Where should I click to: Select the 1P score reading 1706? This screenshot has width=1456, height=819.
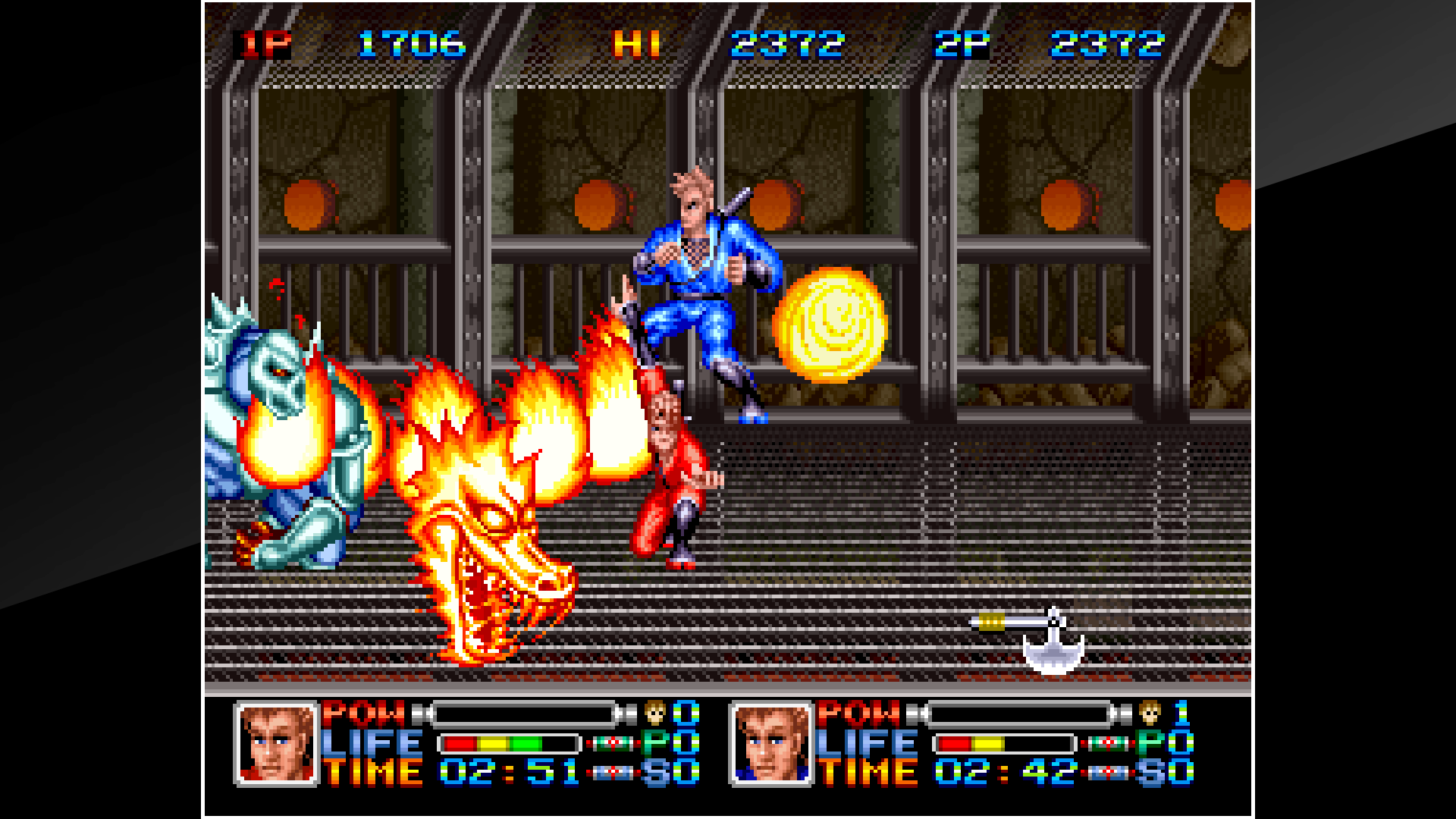[413, 43]
